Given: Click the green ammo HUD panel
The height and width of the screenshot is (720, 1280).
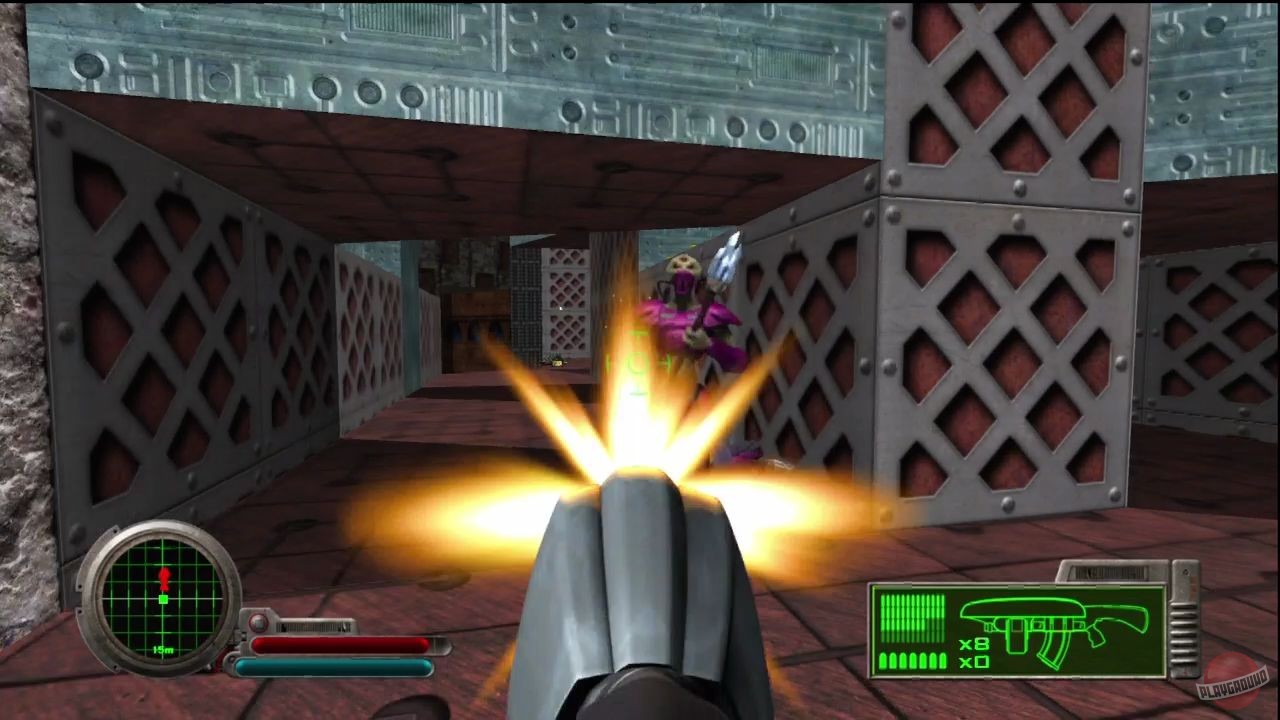Looking at the screenshot, I should 1019,629.
